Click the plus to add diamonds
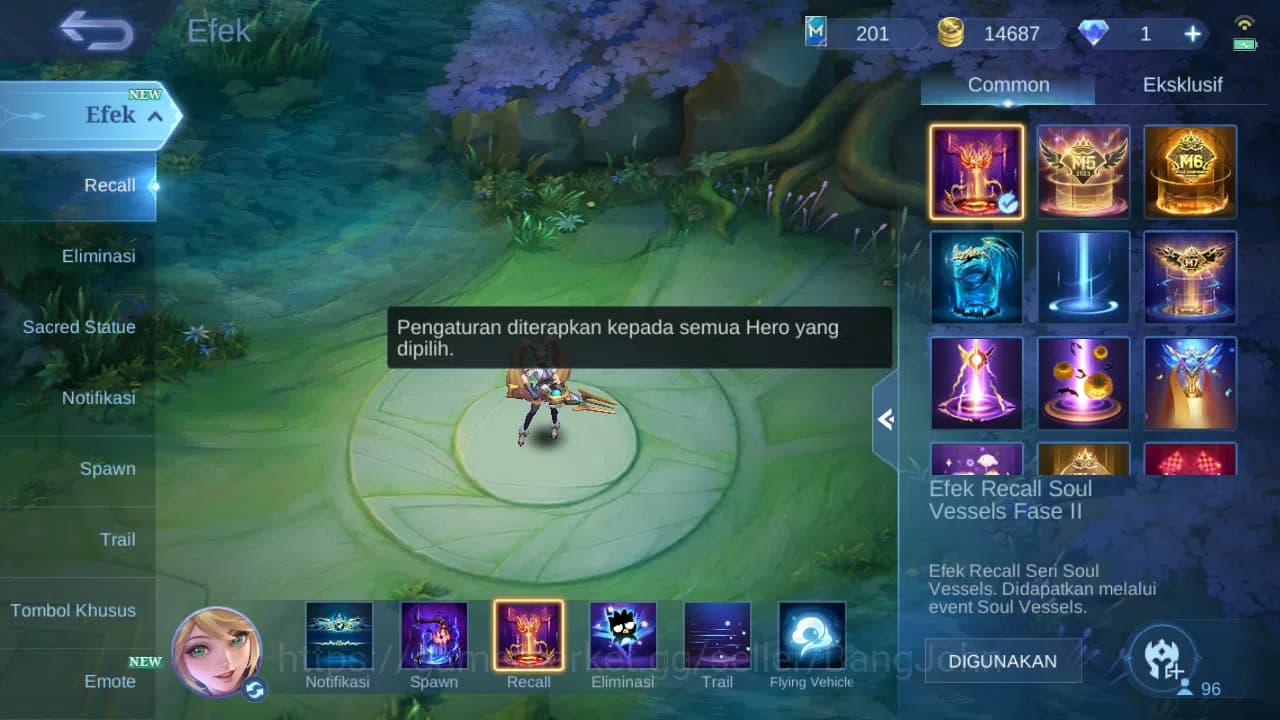 coord(1192,33)
